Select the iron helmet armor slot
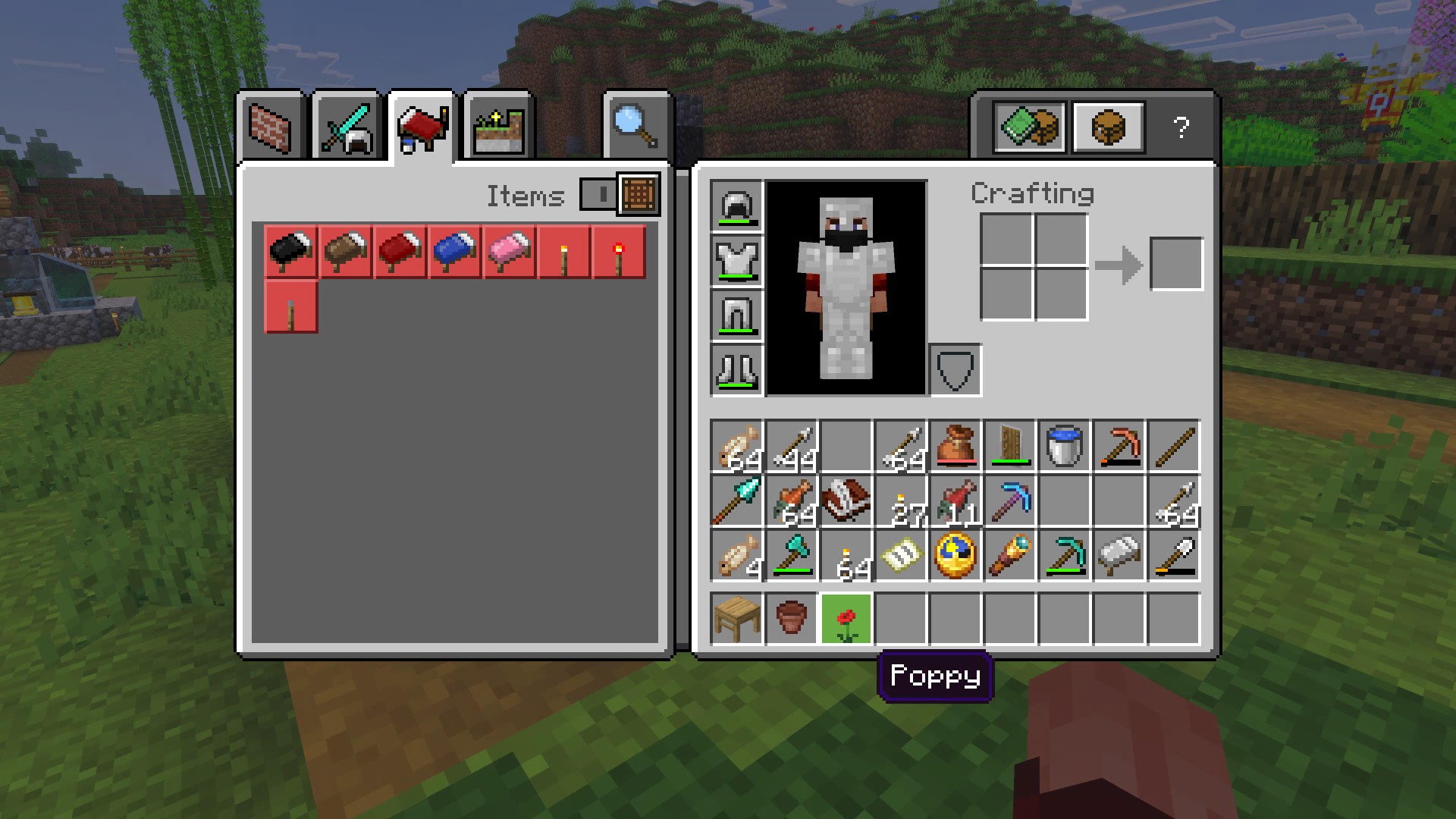Screen dimensions: 1456x819 pos(737,206)
